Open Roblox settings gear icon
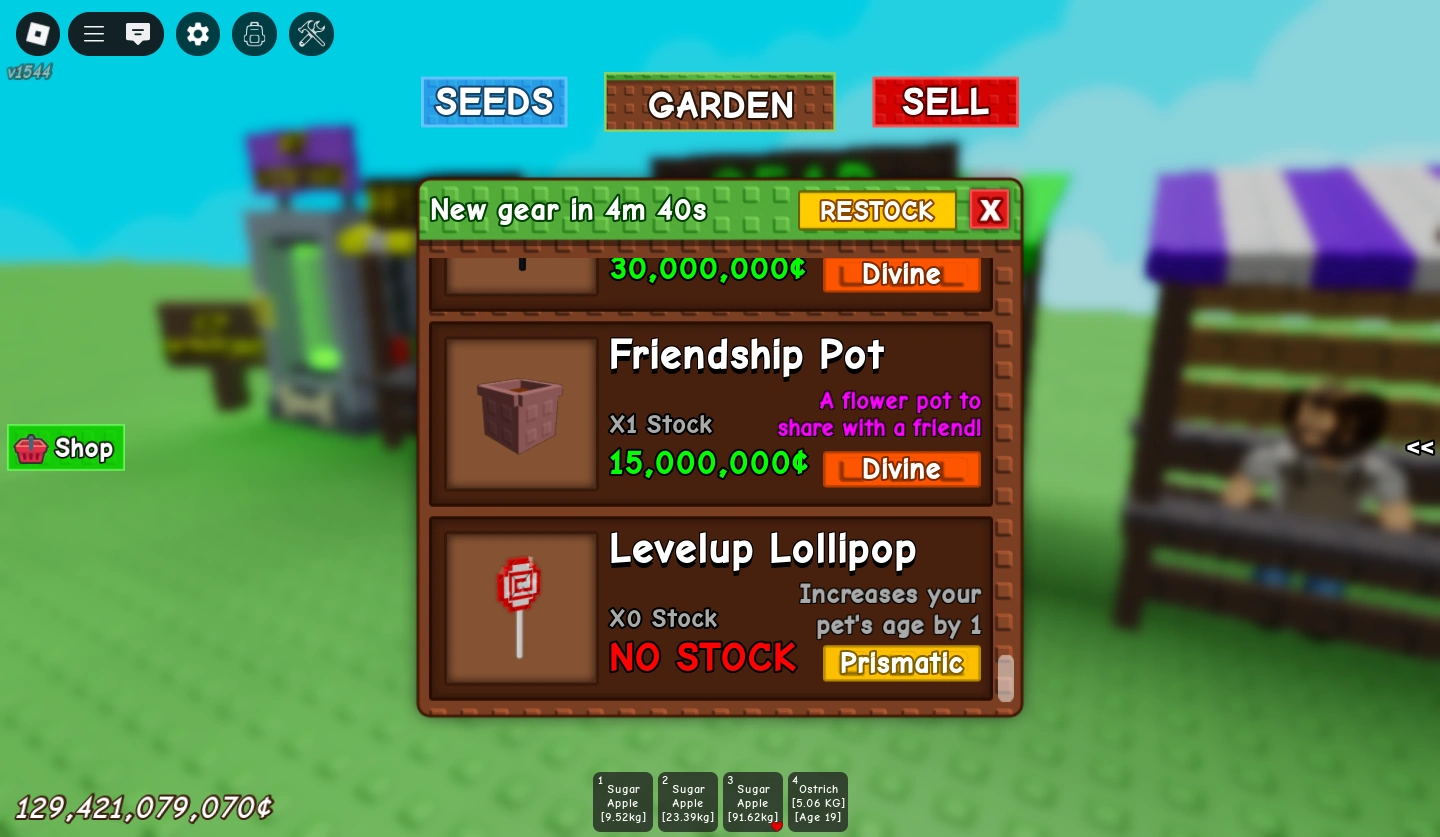The width and height of the screenshot is (1440, 837). pos(197,33)
